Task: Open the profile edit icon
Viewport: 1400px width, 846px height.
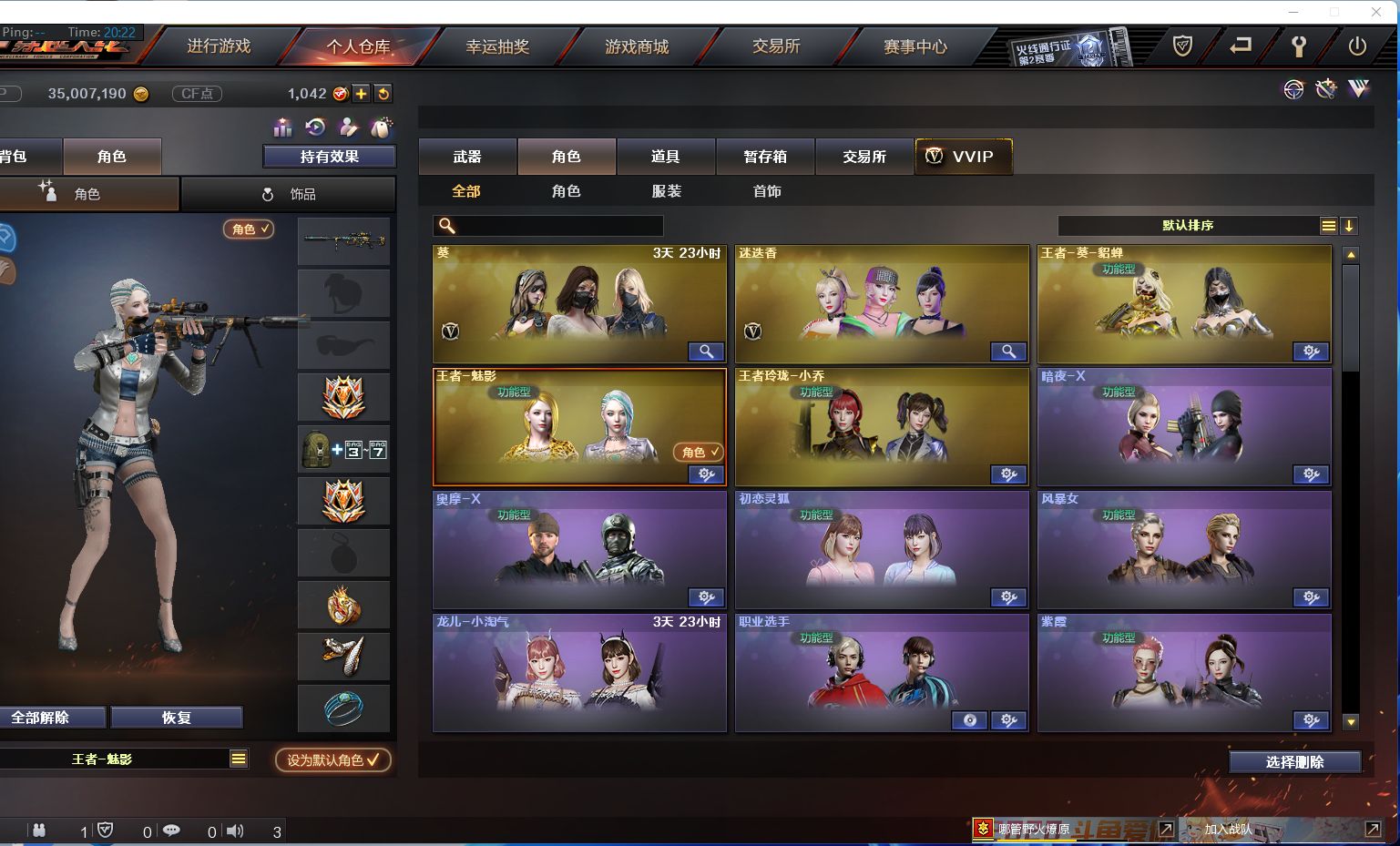Action: point(348,128)
